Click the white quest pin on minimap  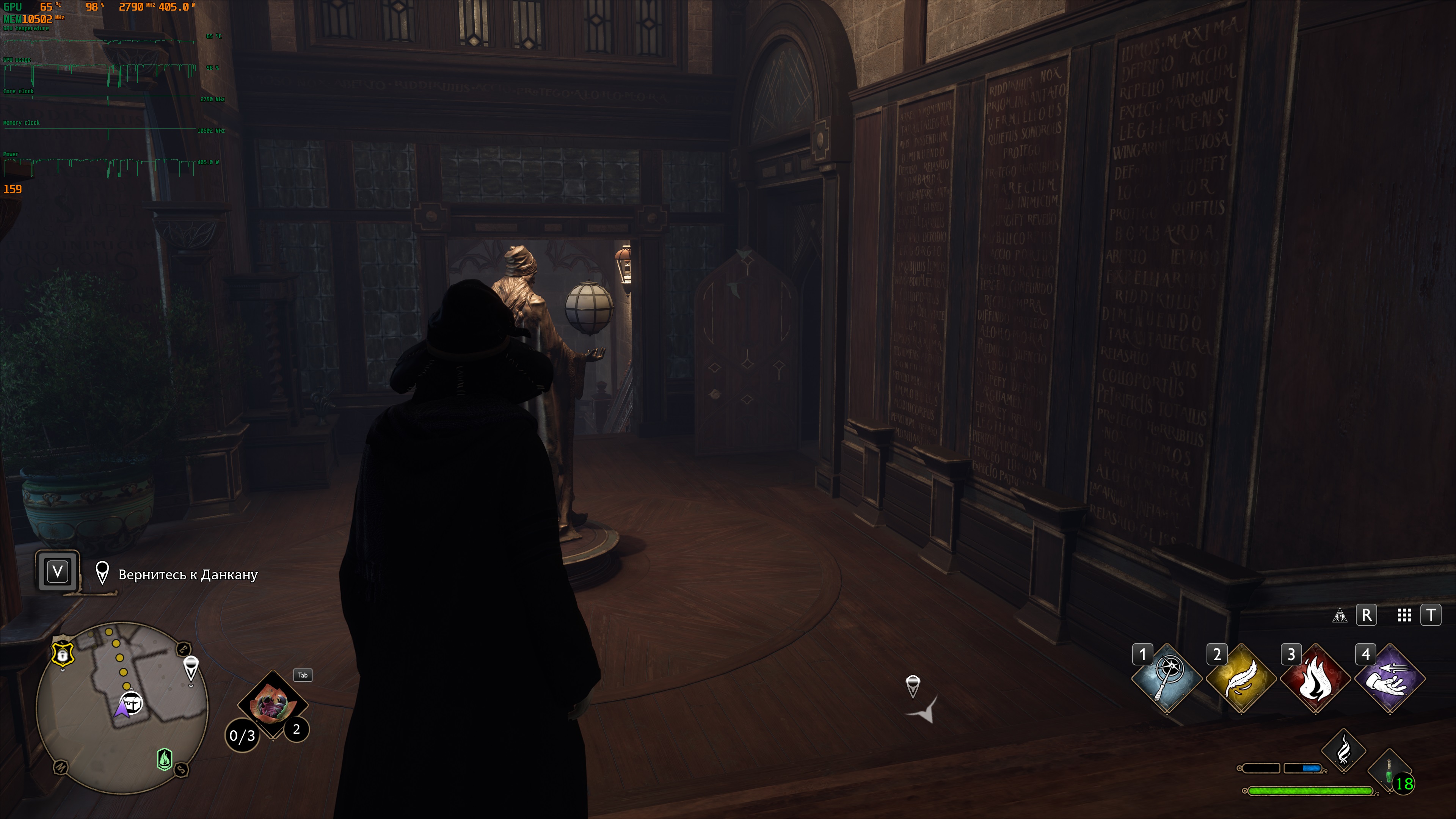191,667
